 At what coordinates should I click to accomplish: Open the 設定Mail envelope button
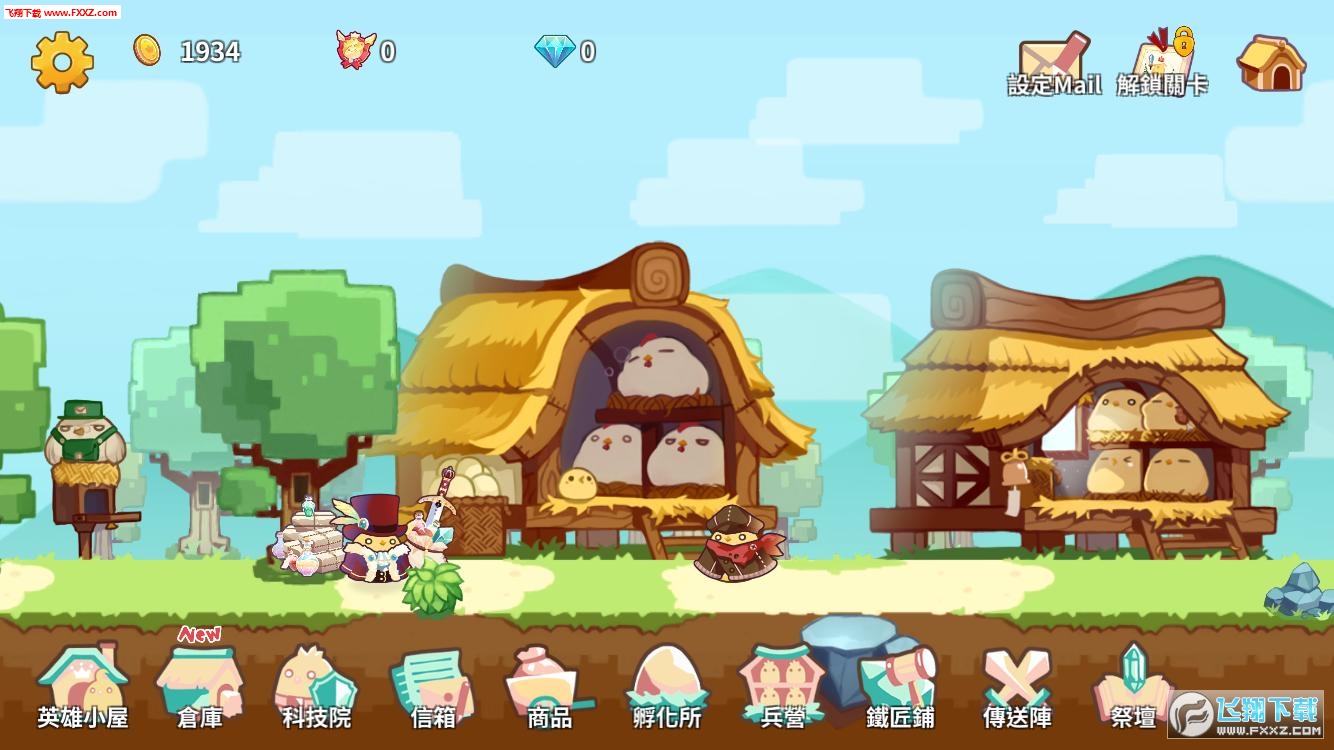click(1054, 66)
